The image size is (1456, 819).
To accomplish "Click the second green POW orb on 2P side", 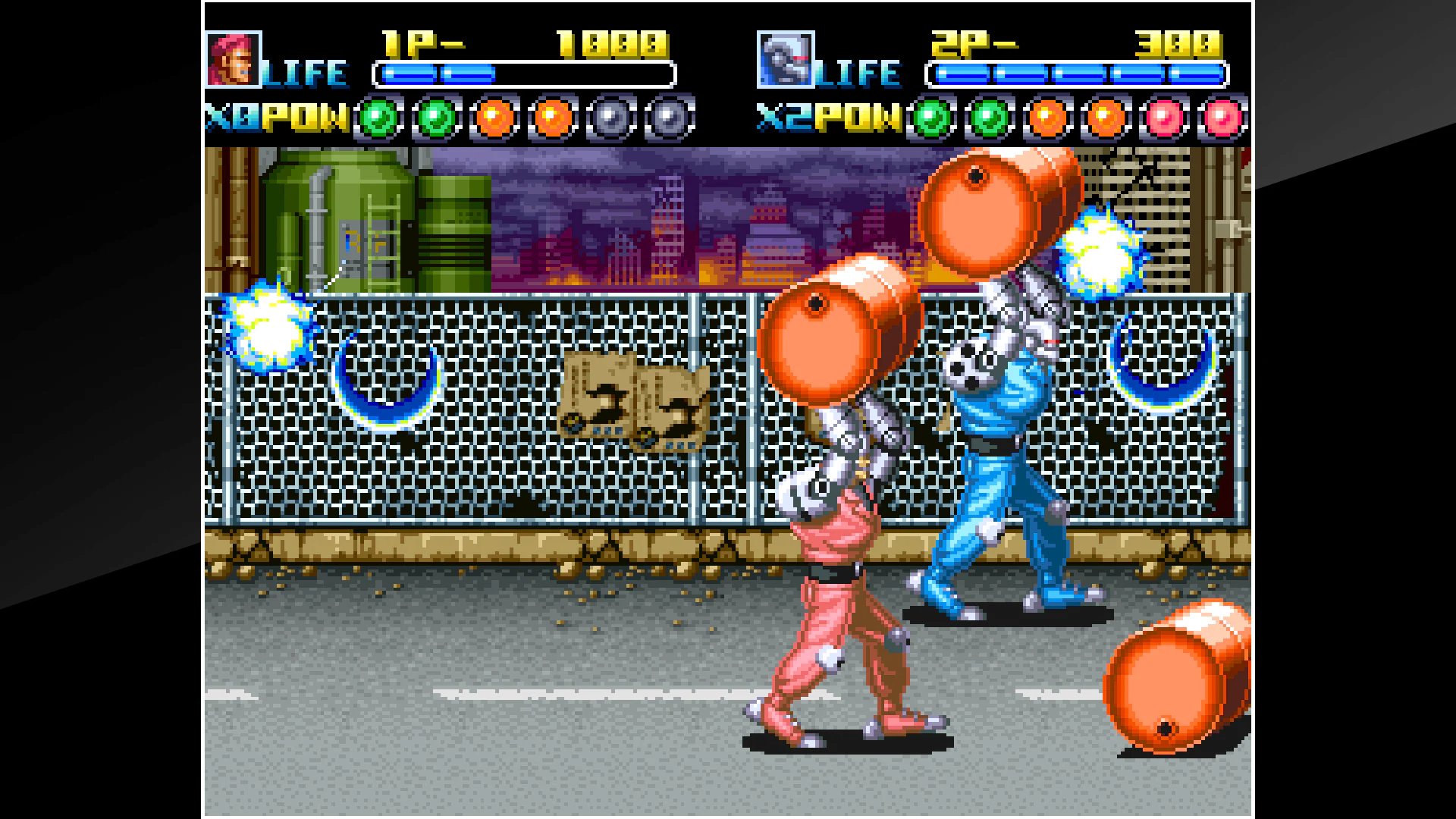I will pyautogui.click(x=990, y=118).
